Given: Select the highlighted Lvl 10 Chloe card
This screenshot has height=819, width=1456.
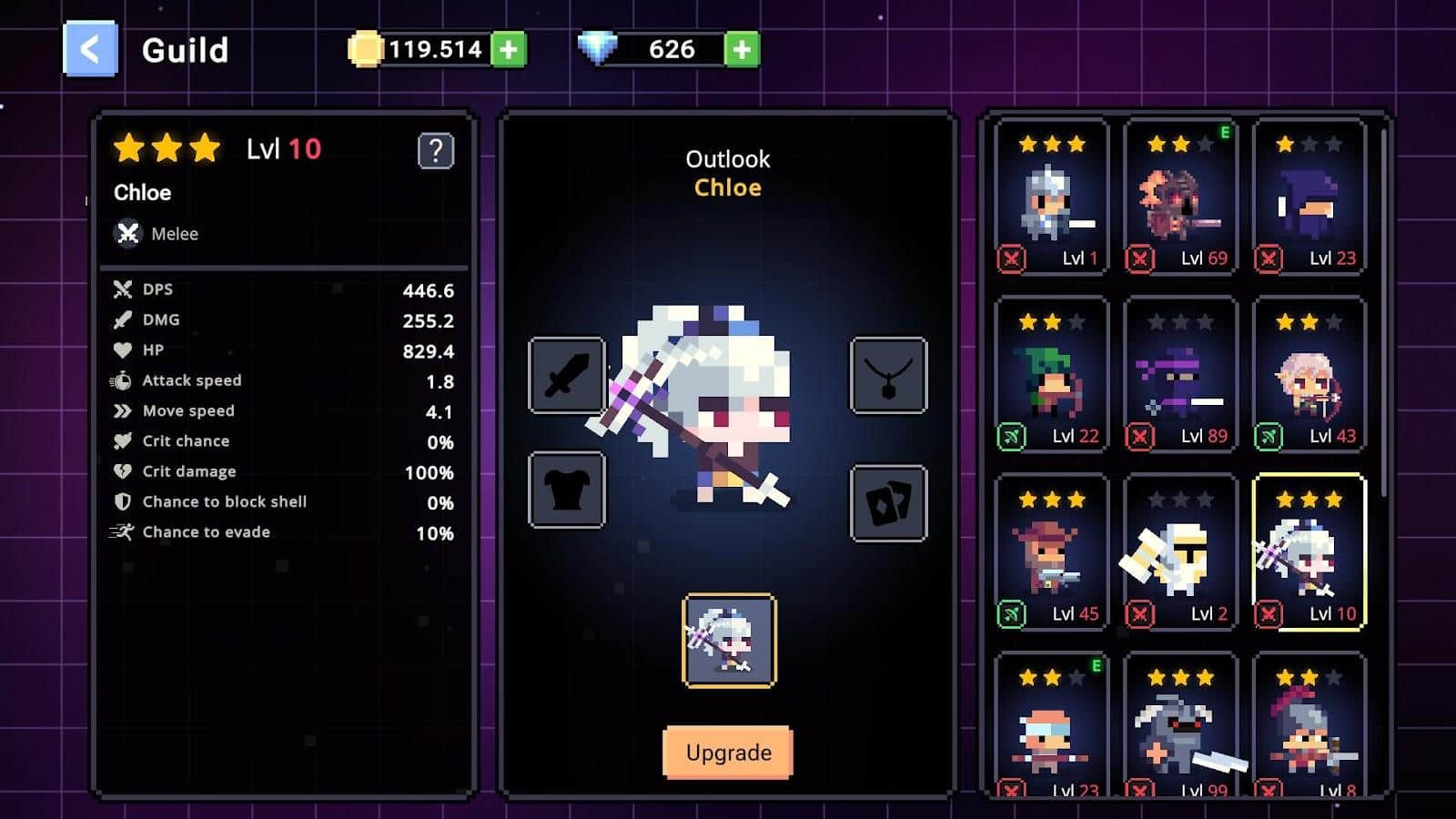Looking at the screenshot, I should 1309,551.
